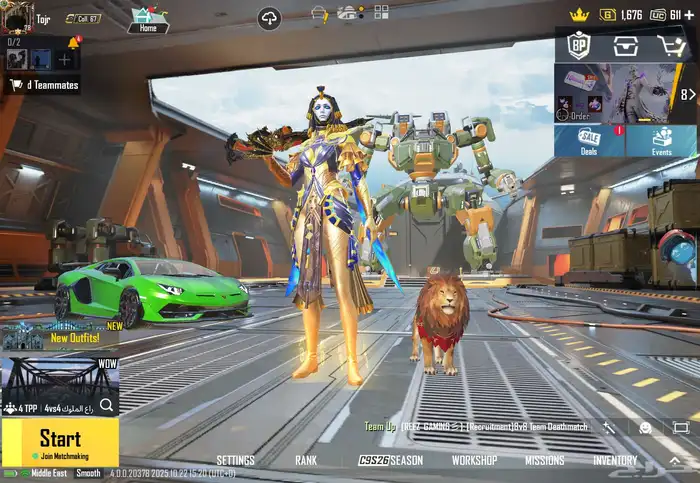Open the Events panel
This screenshot has width=700, height=483.
tap(661, 140)
